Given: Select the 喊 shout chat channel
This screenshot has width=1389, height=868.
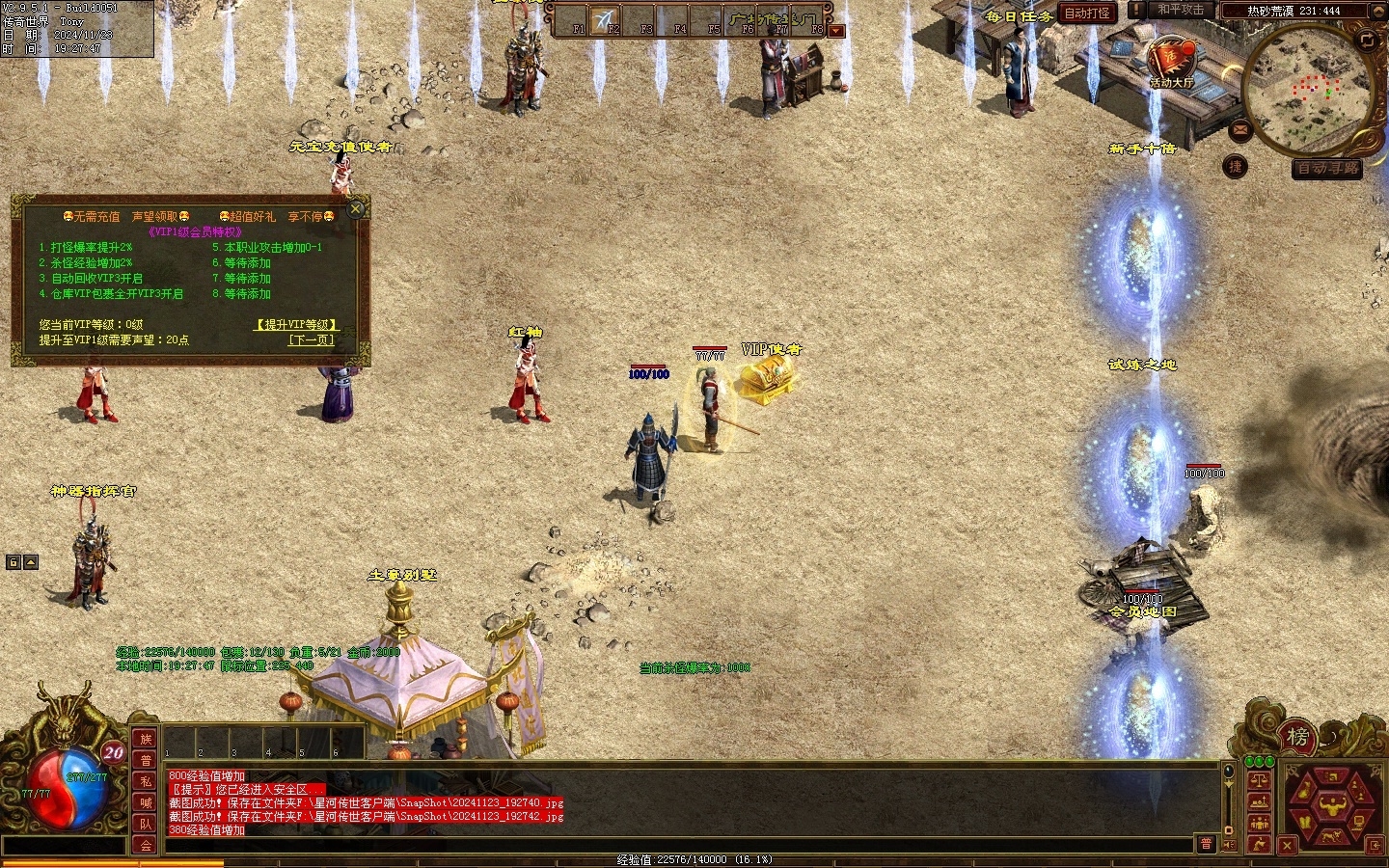Looking at the screenshot, I should 146,802.
